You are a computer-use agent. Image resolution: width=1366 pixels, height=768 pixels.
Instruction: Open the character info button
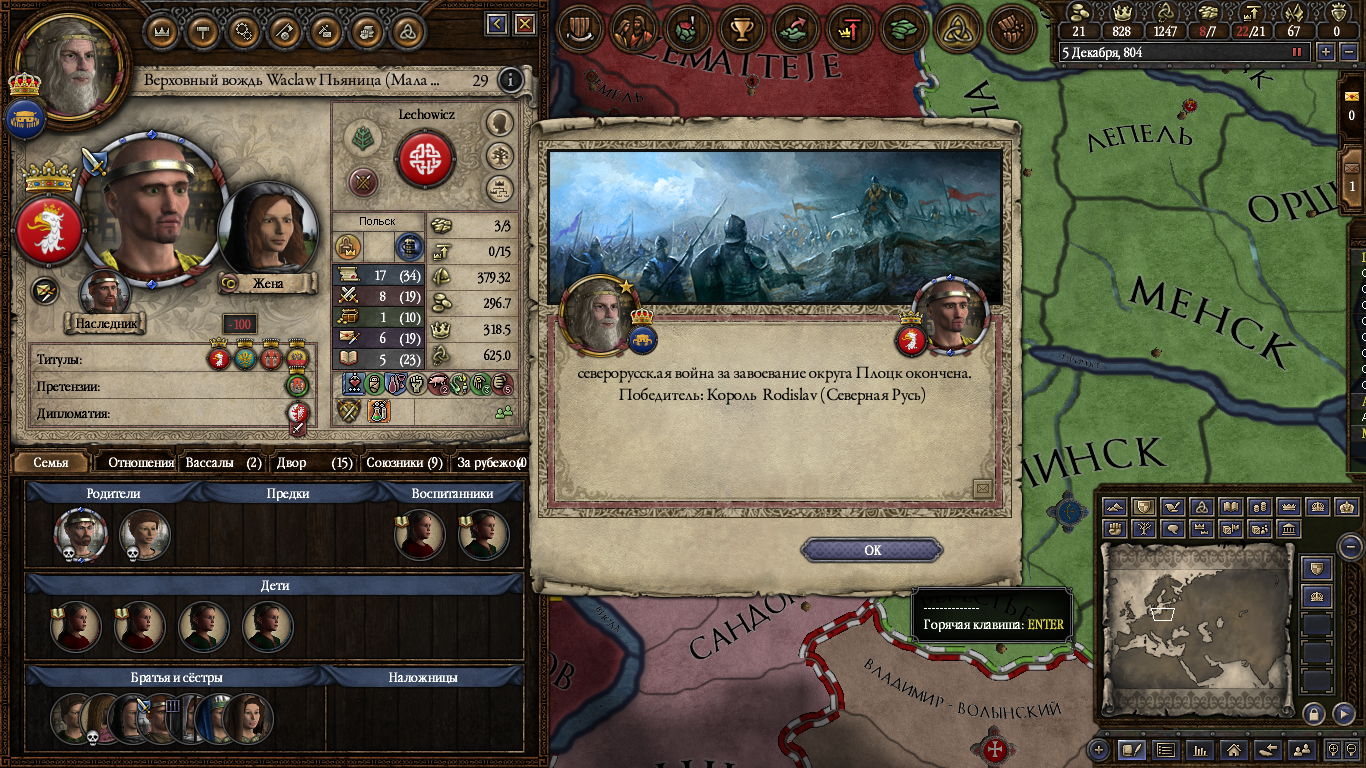click(510, 80)
